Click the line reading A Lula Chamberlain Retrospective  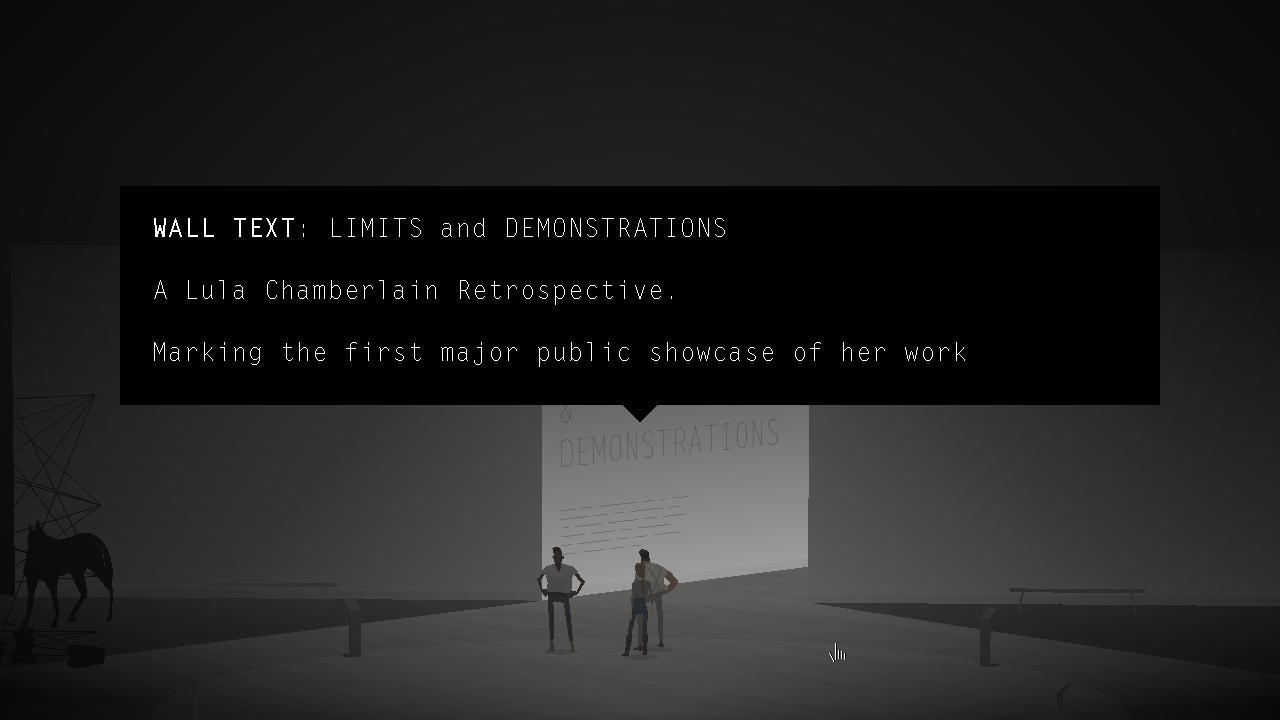[414, 290]
